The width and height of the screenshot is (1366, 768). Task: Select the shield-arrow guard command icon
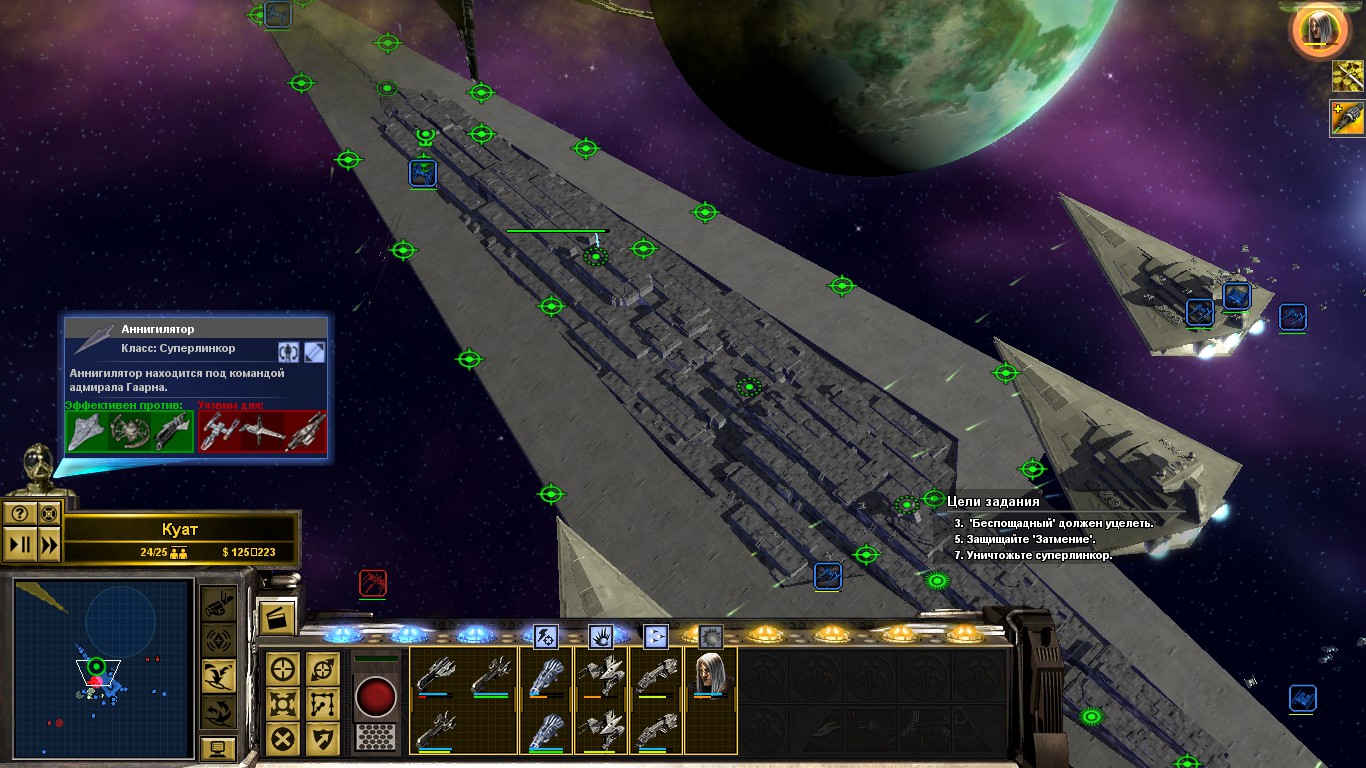(321, 737)
